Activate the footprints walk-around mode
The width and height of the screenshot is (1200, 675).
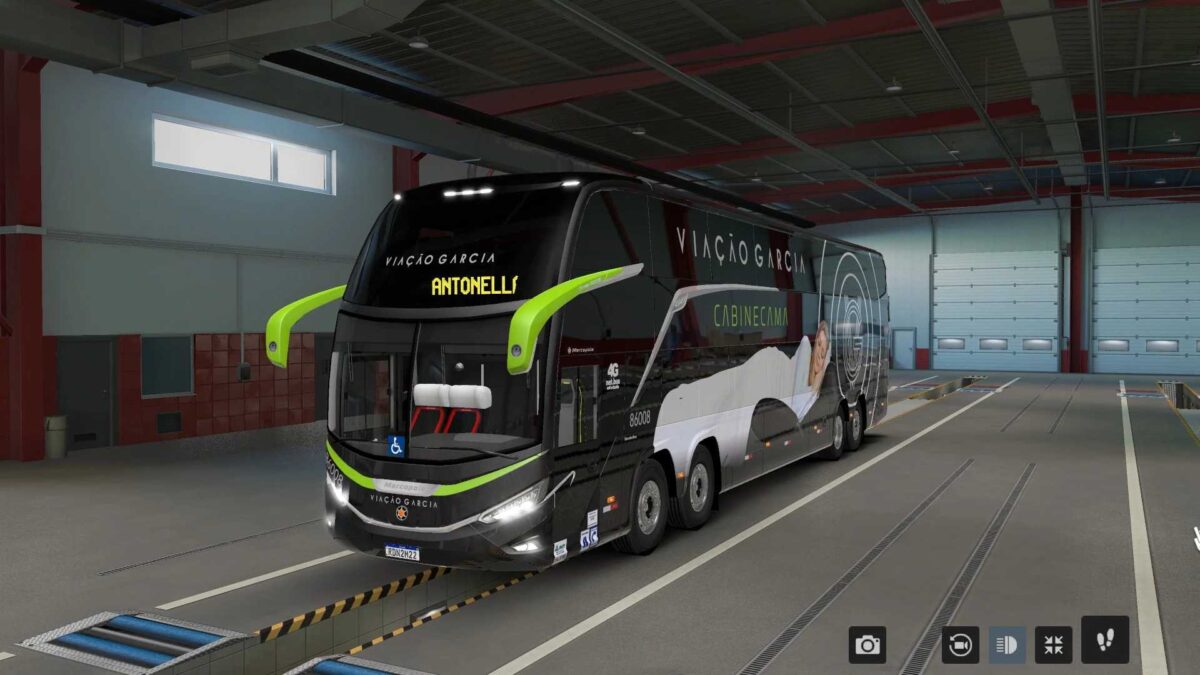click(x=1105, y=640)
